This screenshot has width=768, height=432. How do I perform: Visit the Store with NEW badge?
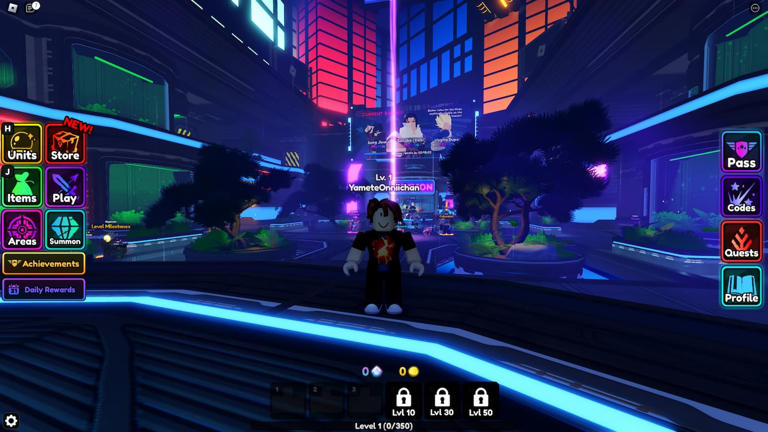pos(65,145)
